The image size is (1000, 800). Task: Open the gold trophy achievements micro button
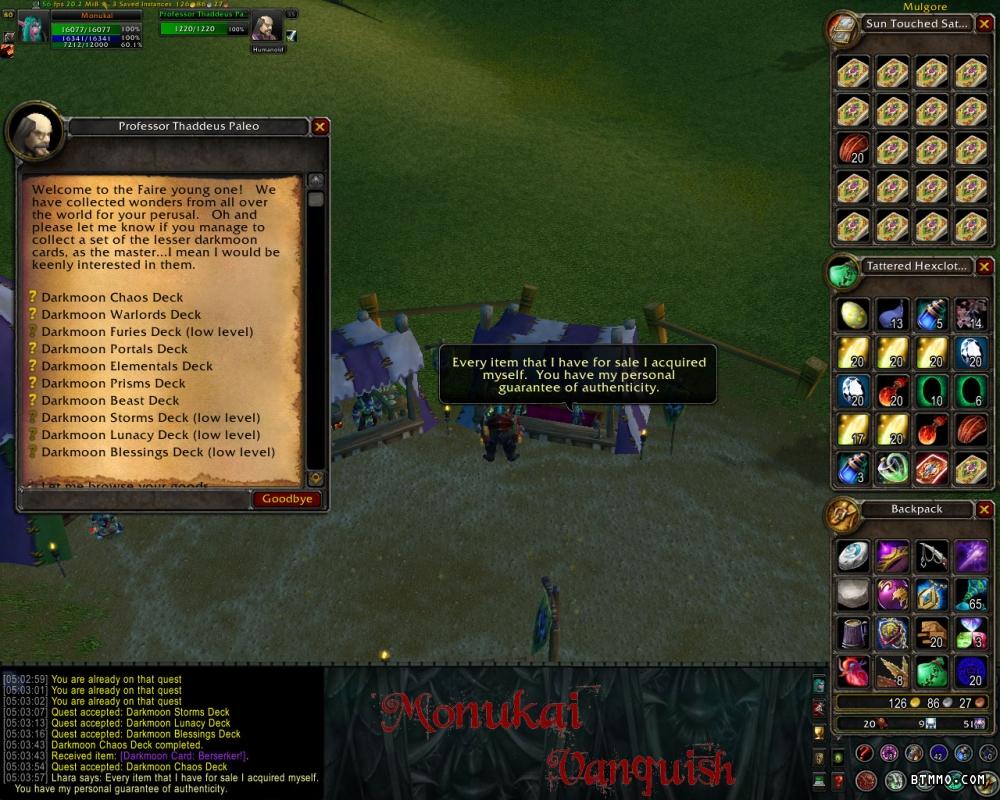[x=819, y=731]
